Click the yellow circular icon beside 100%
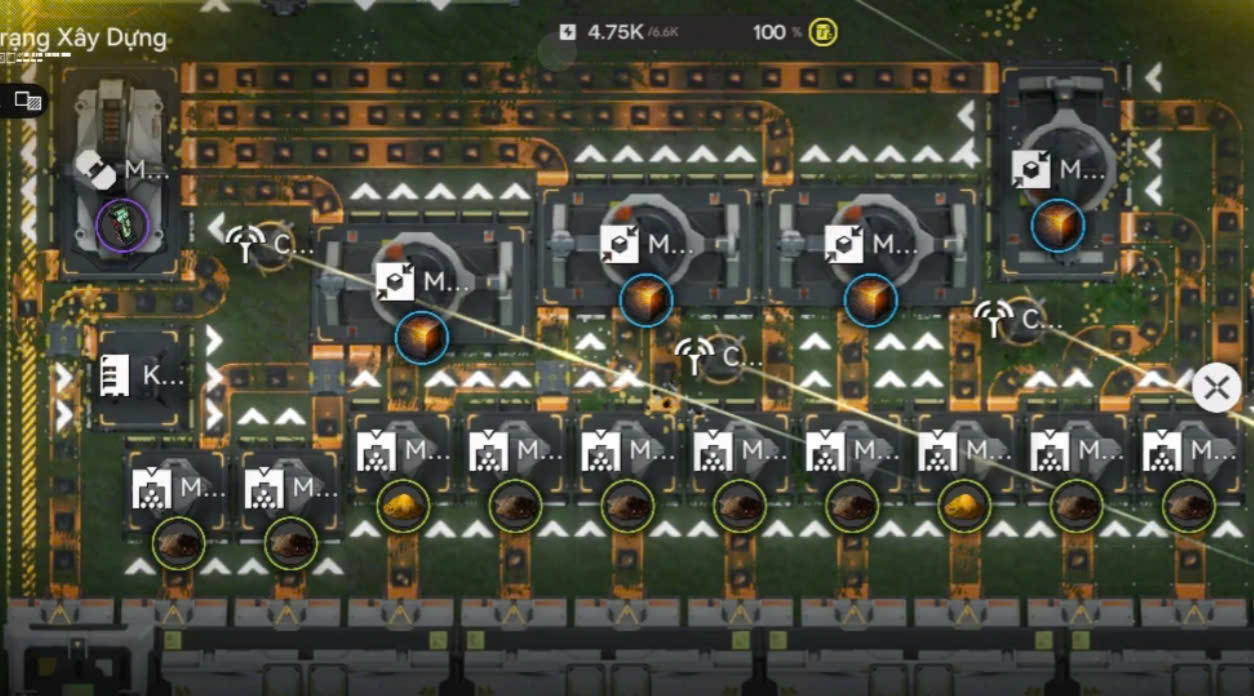Image resolution: width=1254 pixels, height=696 pixels. [x=823, y=32]
